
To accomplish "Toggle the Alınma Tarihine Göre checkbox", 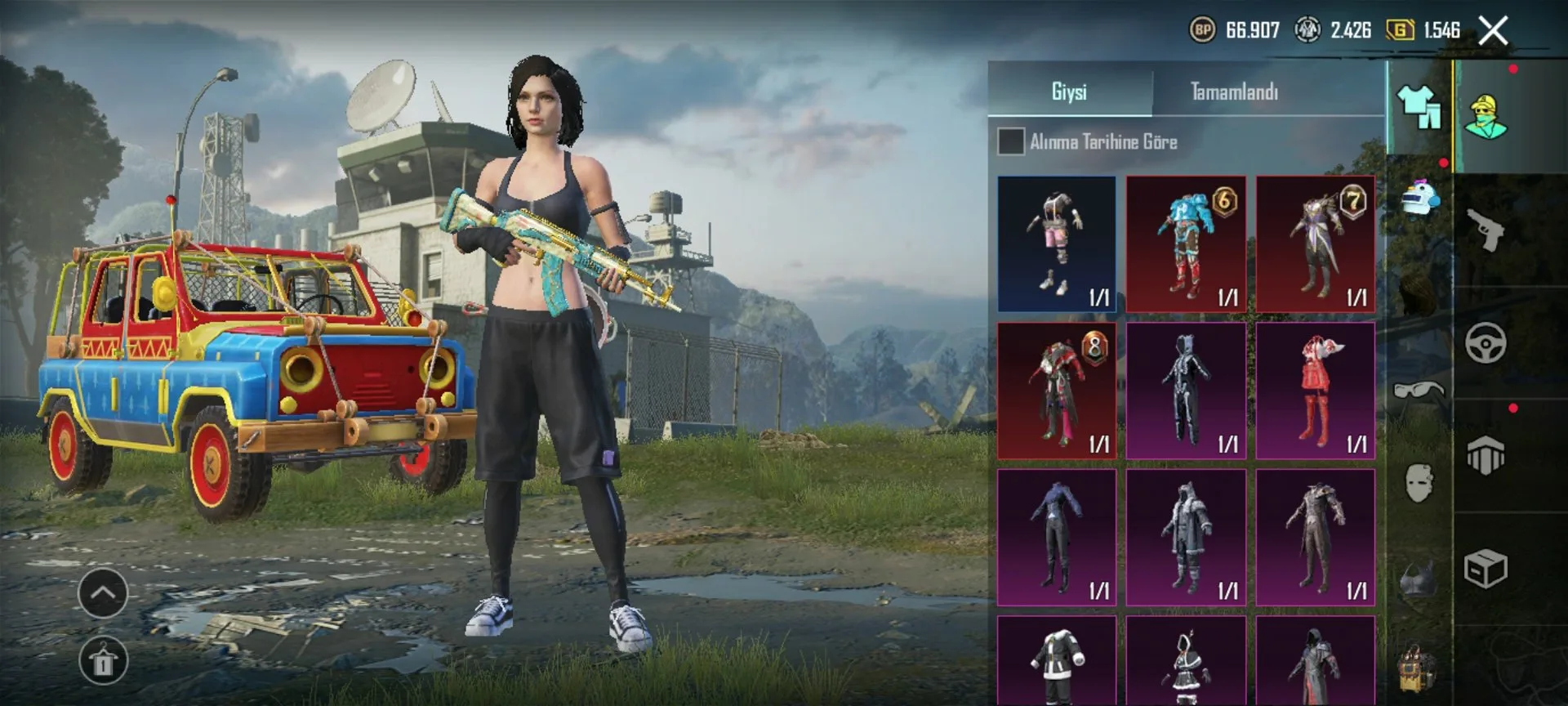I will [x=1011, y=141].
